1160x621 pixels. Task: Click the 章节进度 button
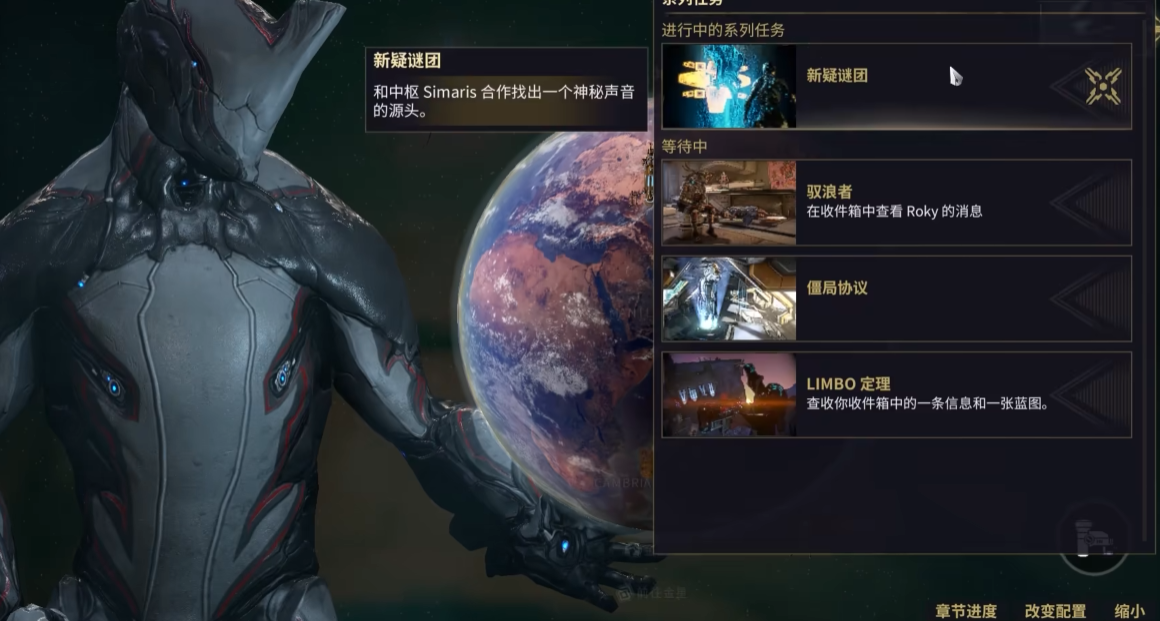coord(966,611)
